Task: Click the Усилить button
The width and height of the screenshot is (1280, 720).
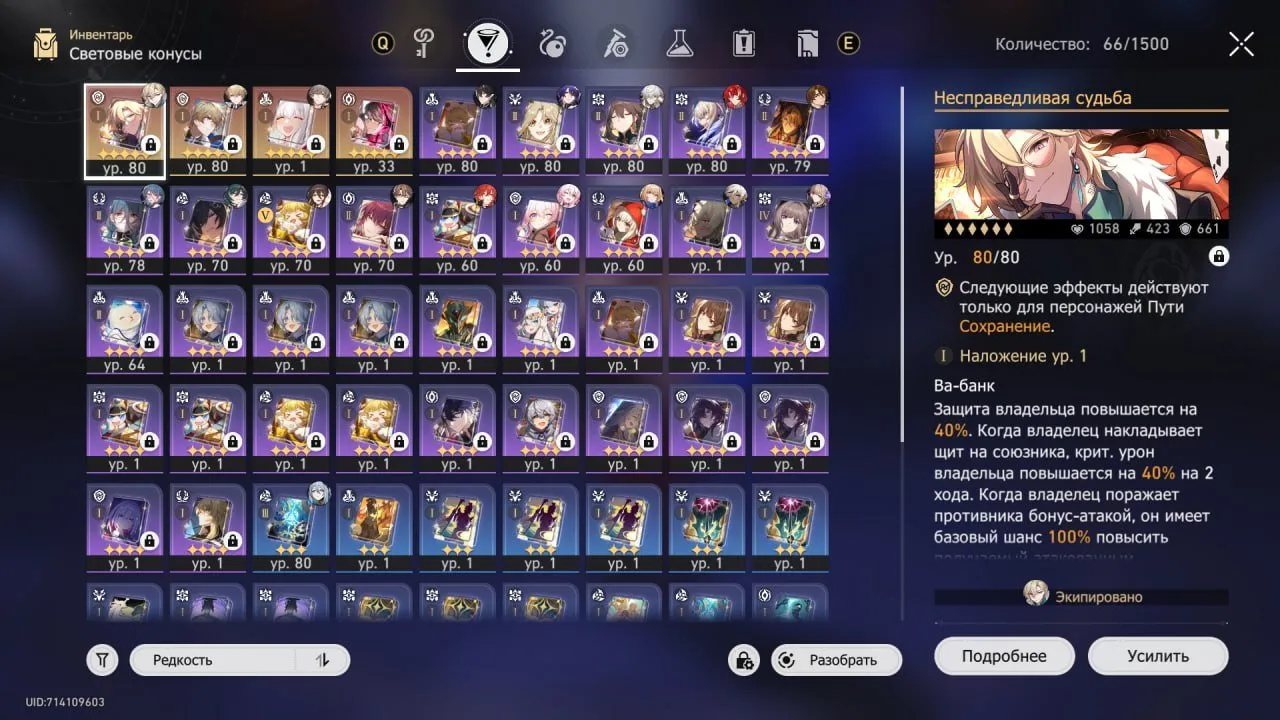Action: 1157,655
